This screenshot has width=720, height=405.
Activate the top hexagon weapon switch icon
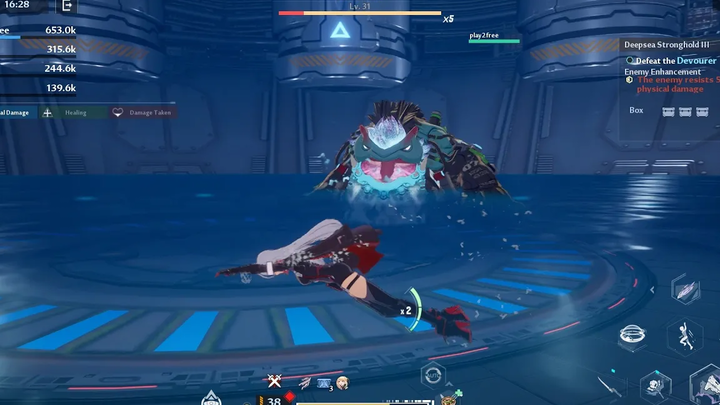[x=686, y=288]
